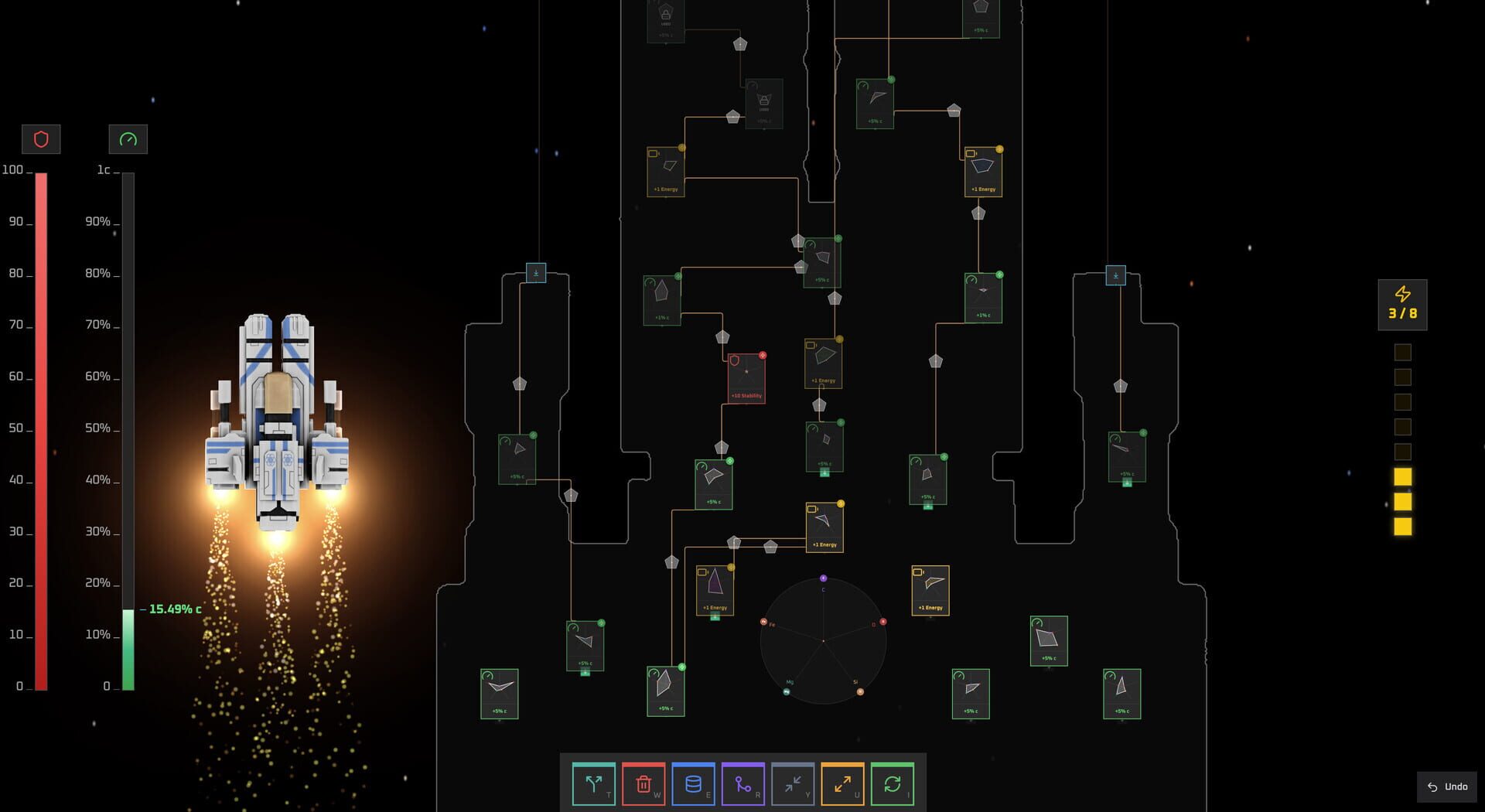Select the Fe node on the element wheel

pos(763,622)
